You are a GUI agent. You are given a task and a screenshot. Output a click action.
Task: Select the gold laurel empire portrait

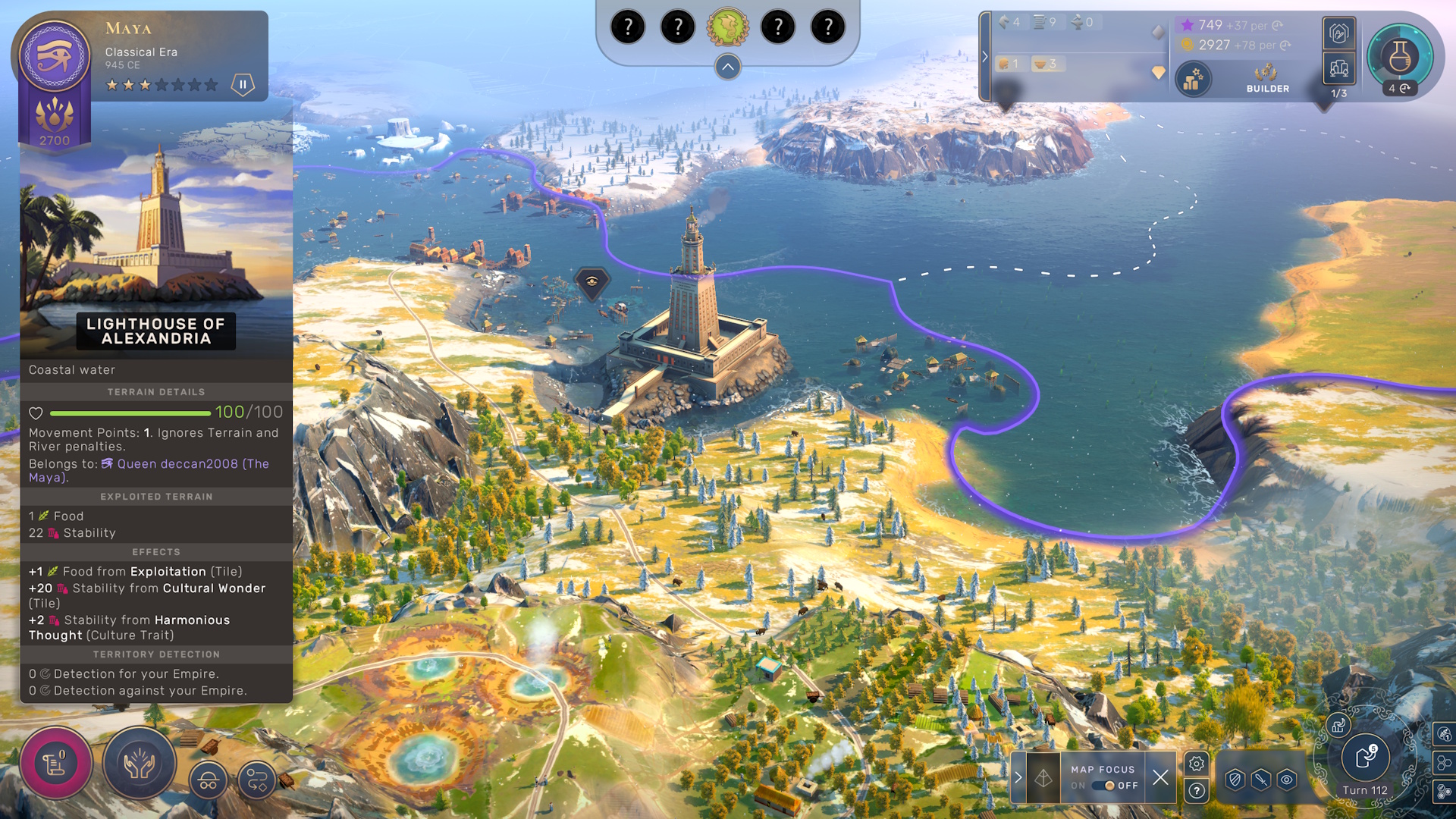(727, 27)
